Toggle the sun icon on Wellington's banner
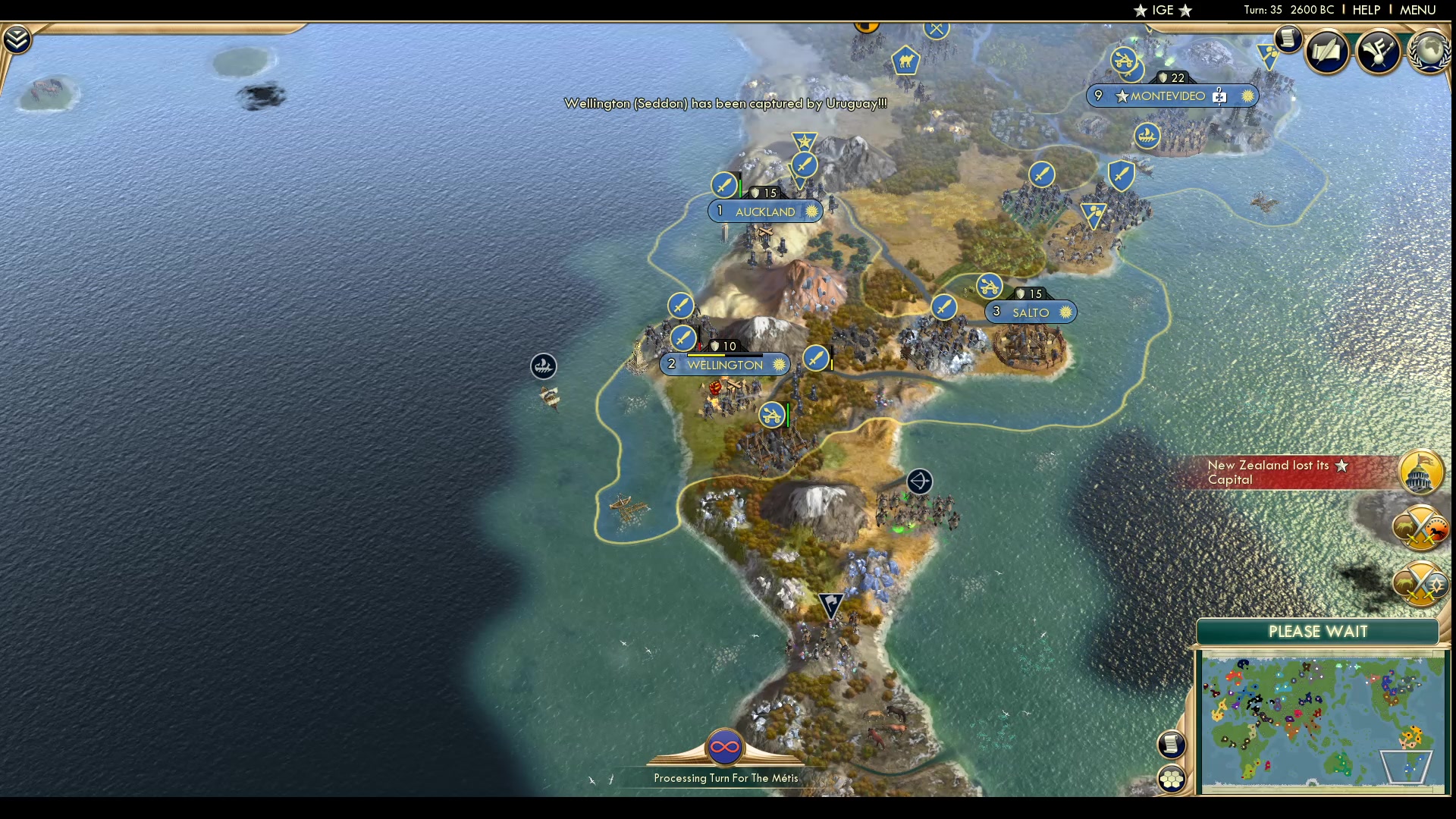The width and height of the screenshot is (1456, 819). [x=780, y=364]
